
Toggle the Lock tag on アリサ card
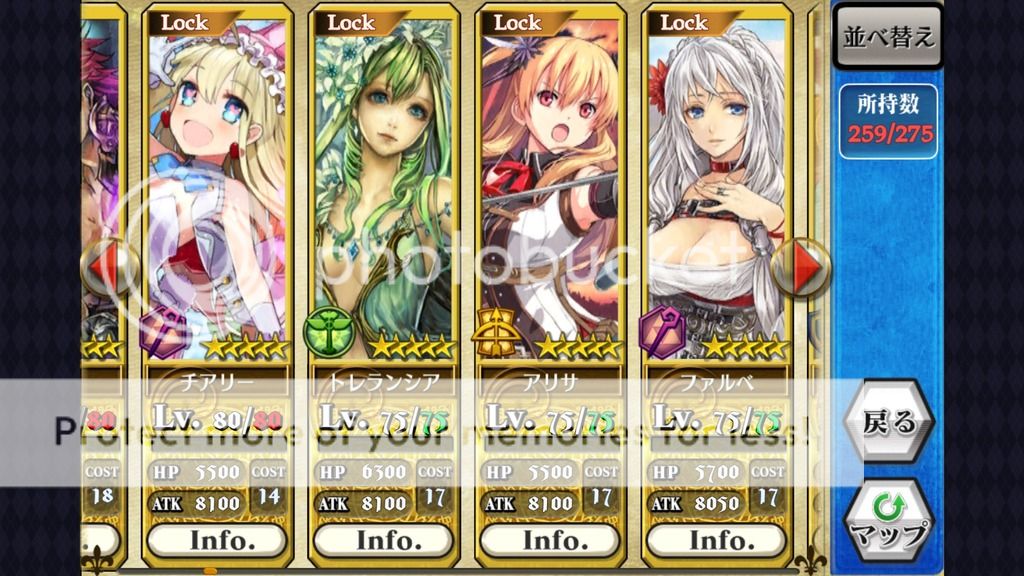coord(519,22)
